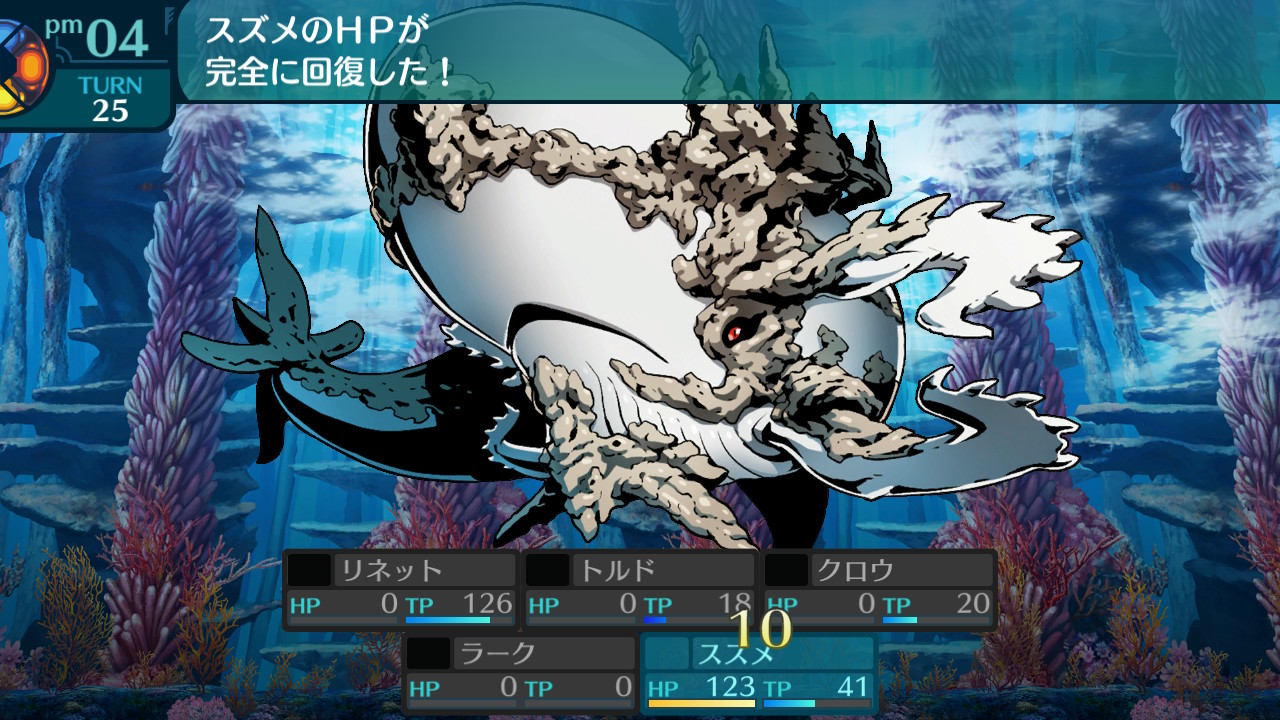Image resolution: width=1280 pixels, height=720 pixels.
Task: Choose クロウ's party status panel
Action: (x=879, y=588)
